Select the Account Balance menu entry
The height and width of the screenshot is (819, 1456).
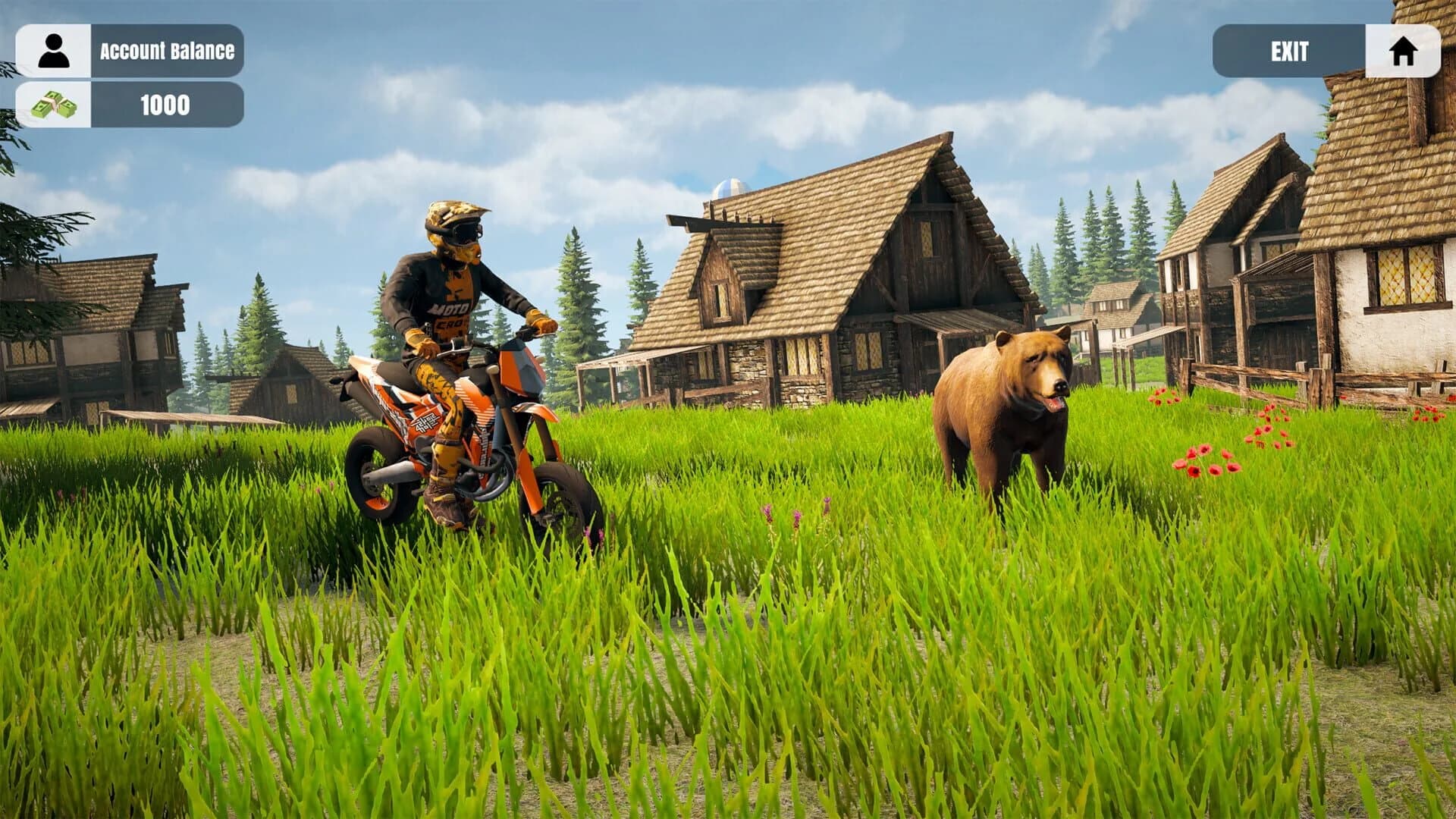pos(165,51)
